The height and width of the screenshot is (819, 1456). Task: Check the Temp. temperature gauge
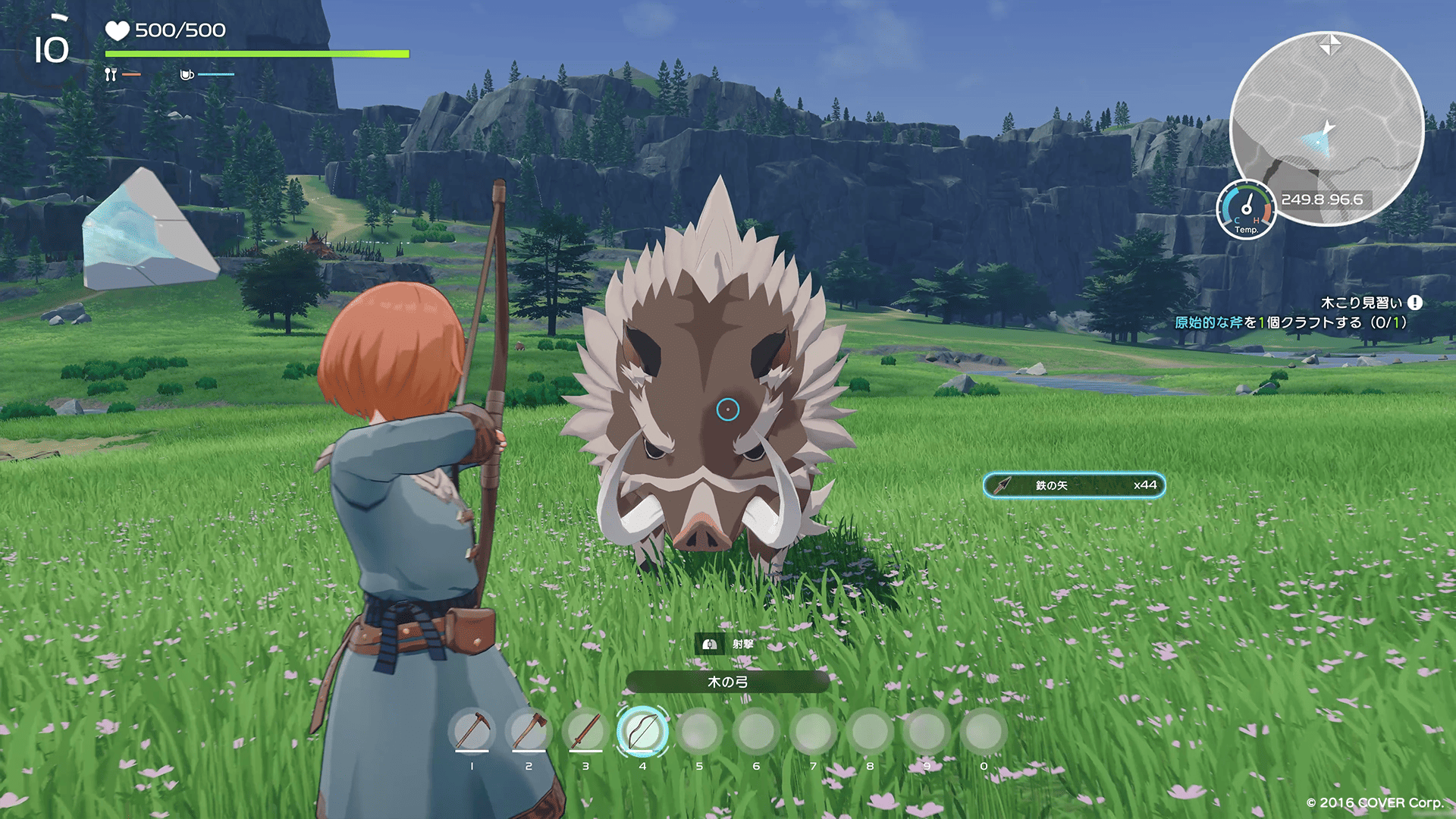(1246, 210)
